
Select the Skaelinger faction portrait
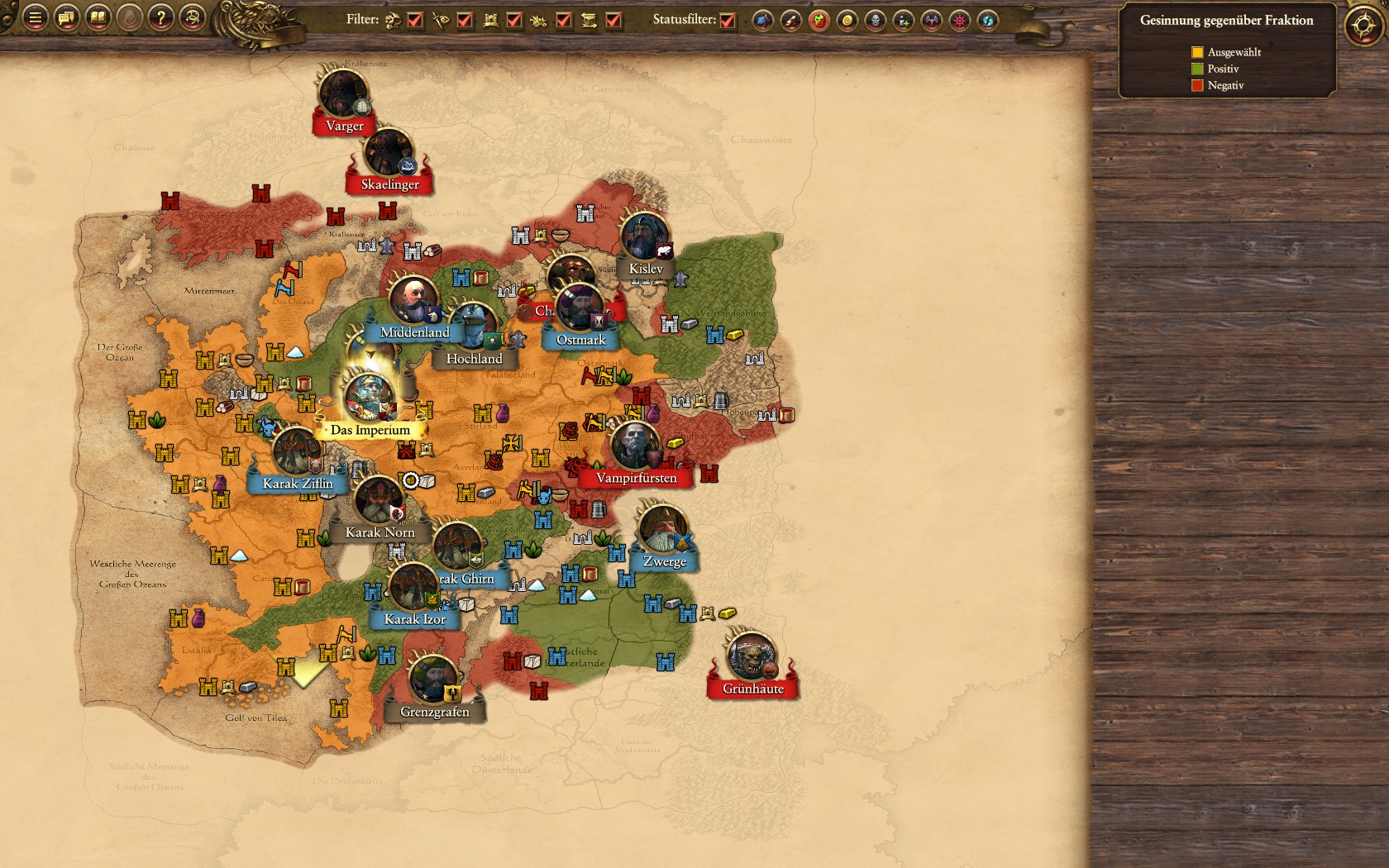click(x=389, y=153)
